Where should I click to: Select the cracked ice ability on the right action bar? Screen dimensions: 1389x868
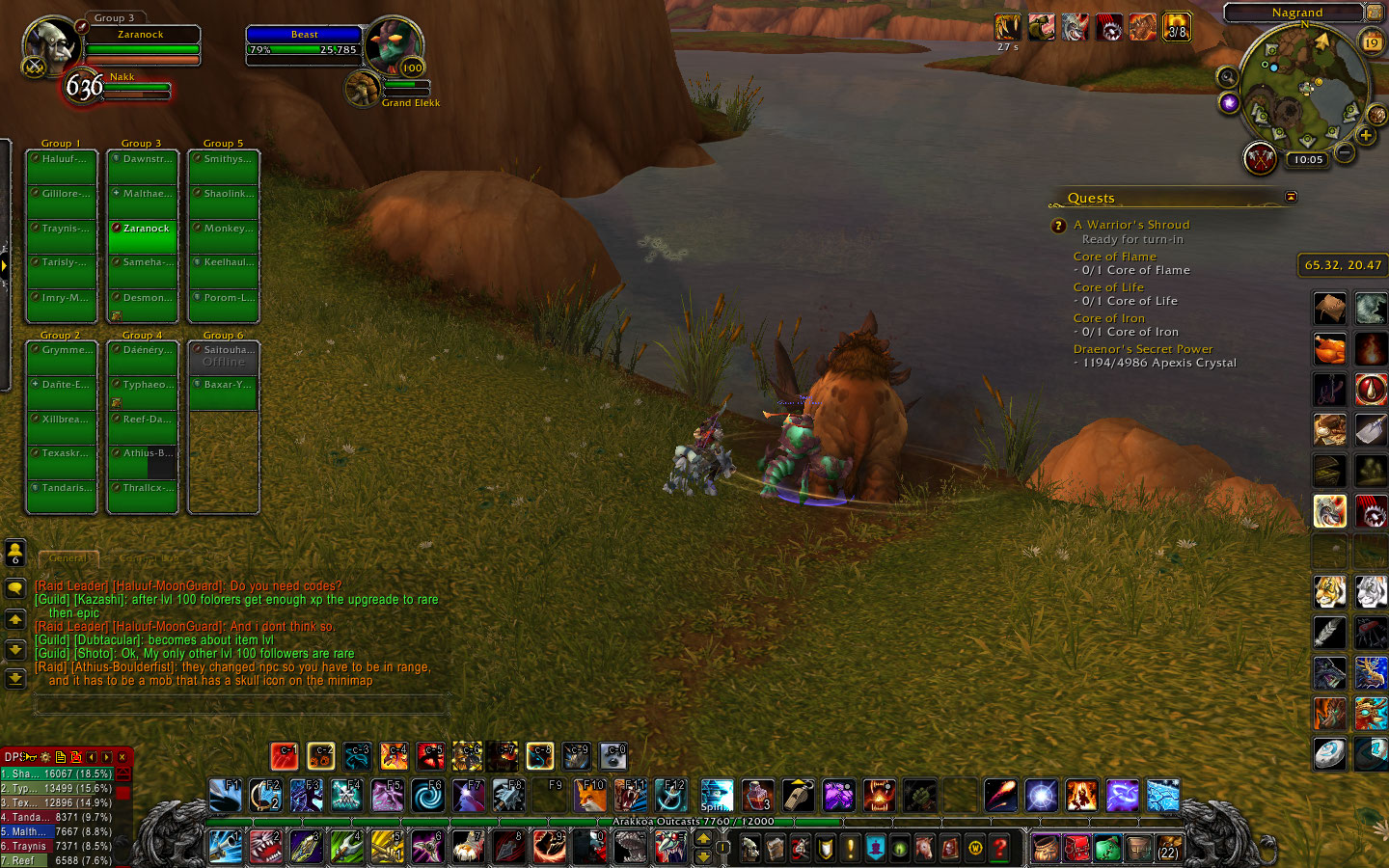click(1368, 309)
